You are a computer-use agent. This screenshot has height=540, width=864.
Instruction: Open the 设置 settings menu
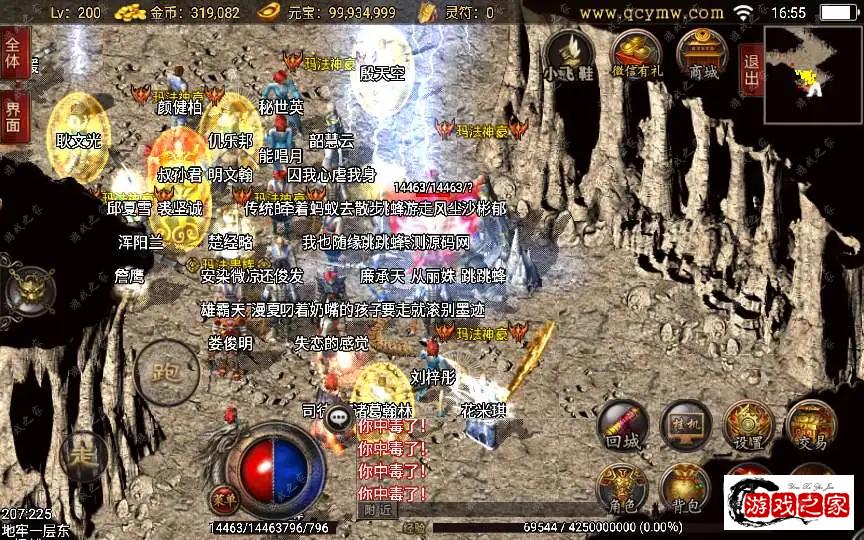coord(747,425)
